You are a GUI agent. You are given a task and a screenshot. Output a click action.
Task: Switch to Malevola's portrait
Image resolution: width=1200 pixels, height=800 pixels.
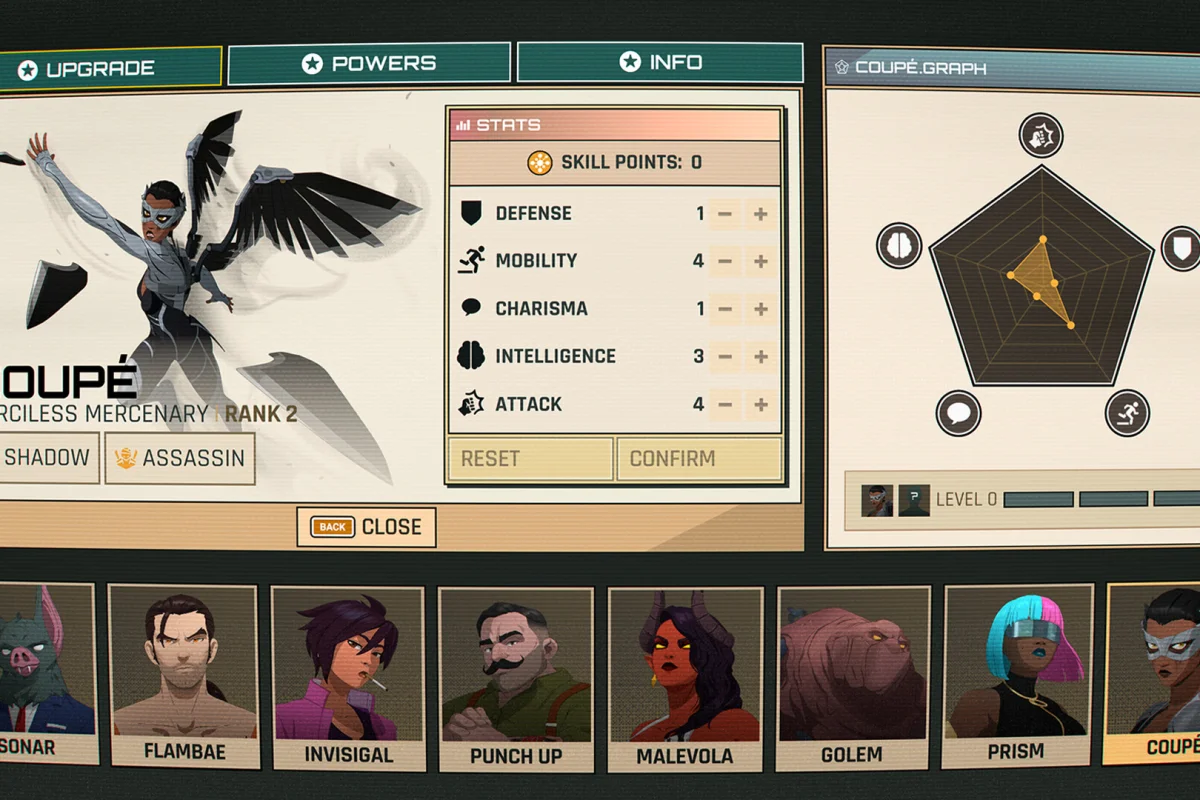point(685,675)
